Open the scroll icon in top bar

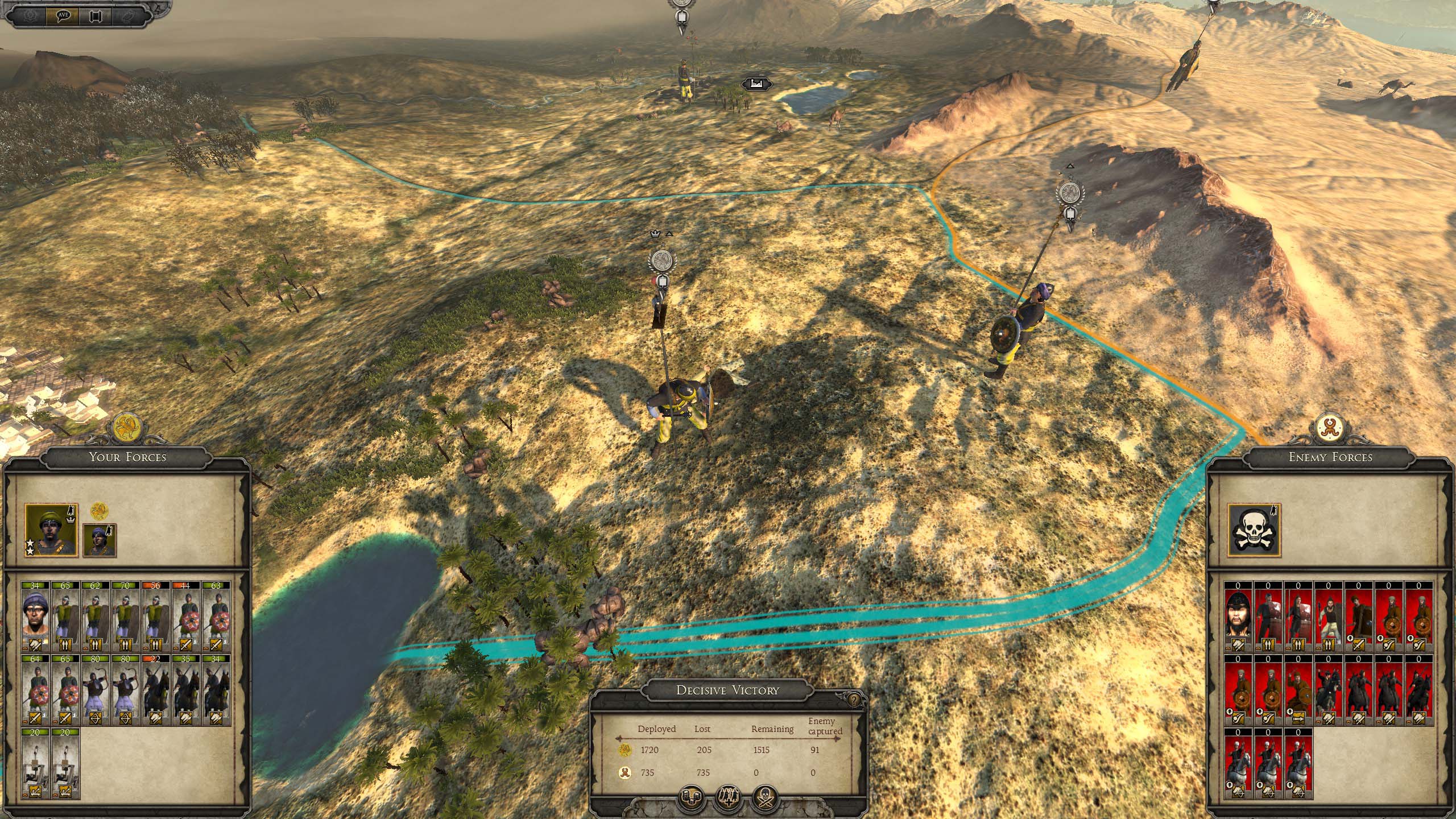(x=95, y=15)
